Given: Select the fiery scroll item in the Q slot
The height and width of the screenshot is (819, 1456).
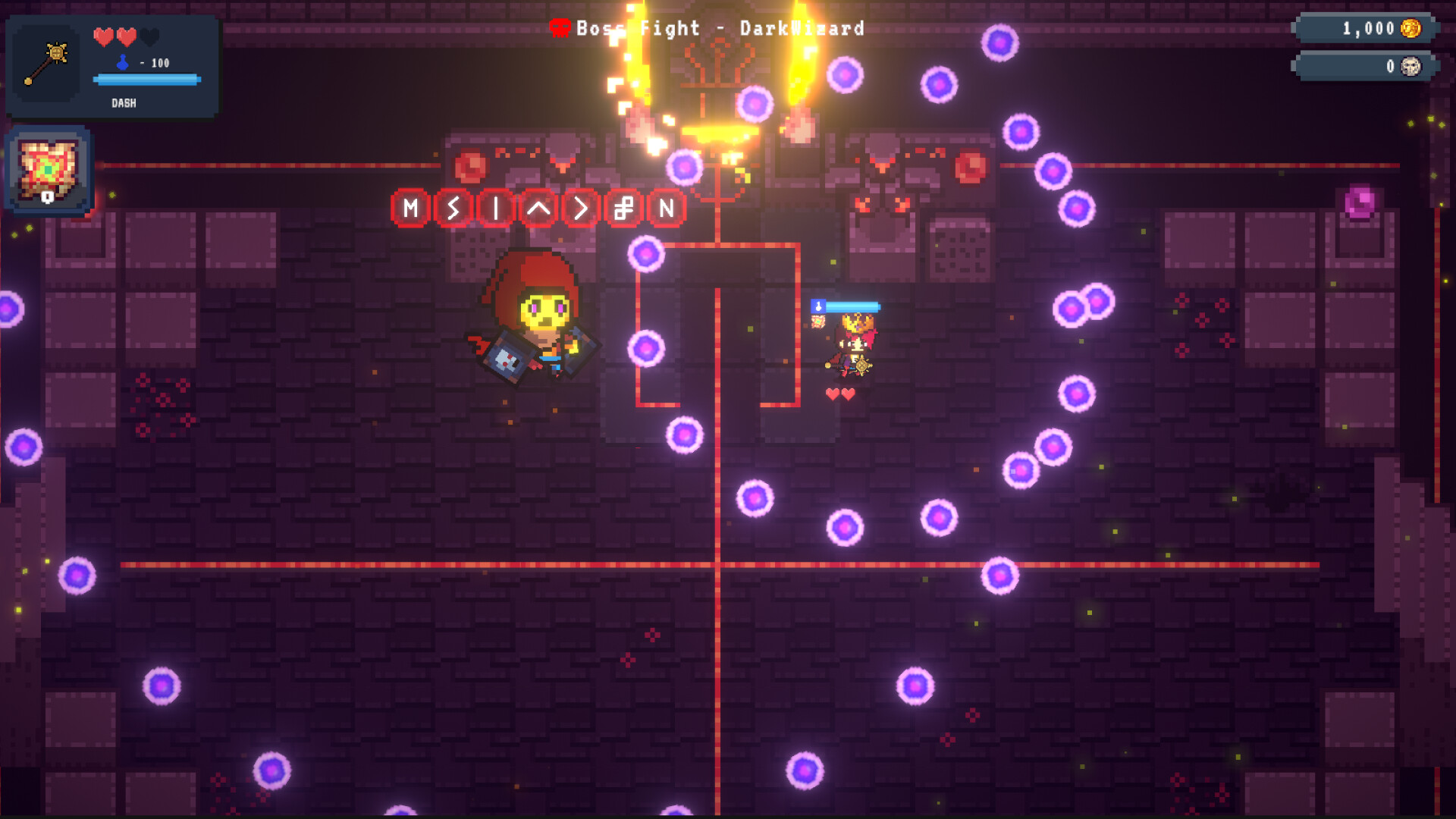Looking at the screenshot, I should tap(47, 168).
